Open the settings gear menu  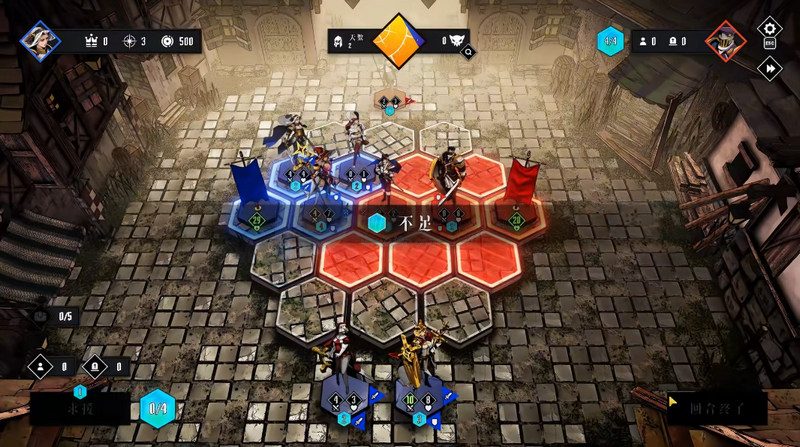coord(769,29)
